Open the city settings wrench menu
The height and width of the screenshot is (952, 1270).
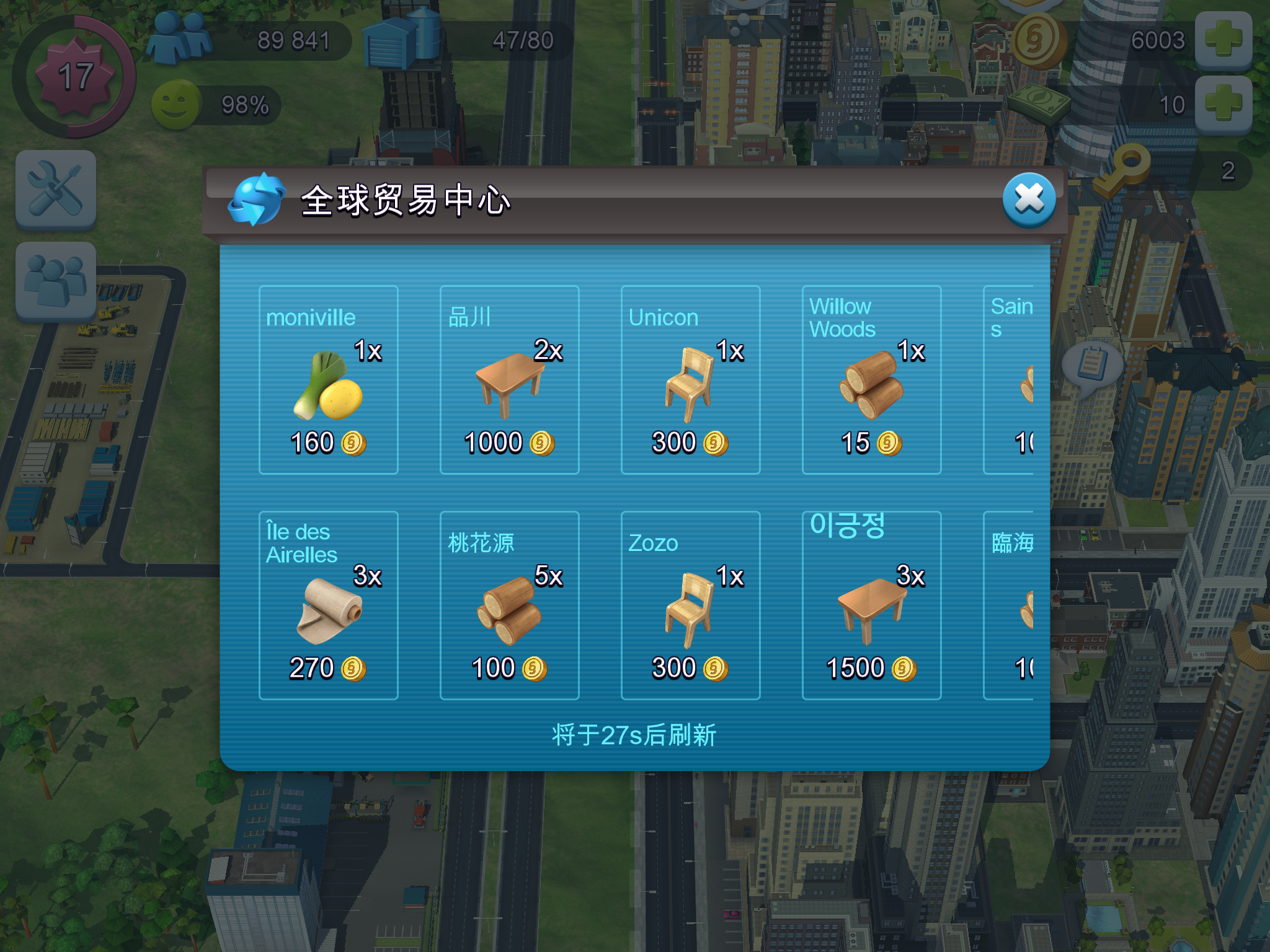pyautogui.click(x=56, y=190)
